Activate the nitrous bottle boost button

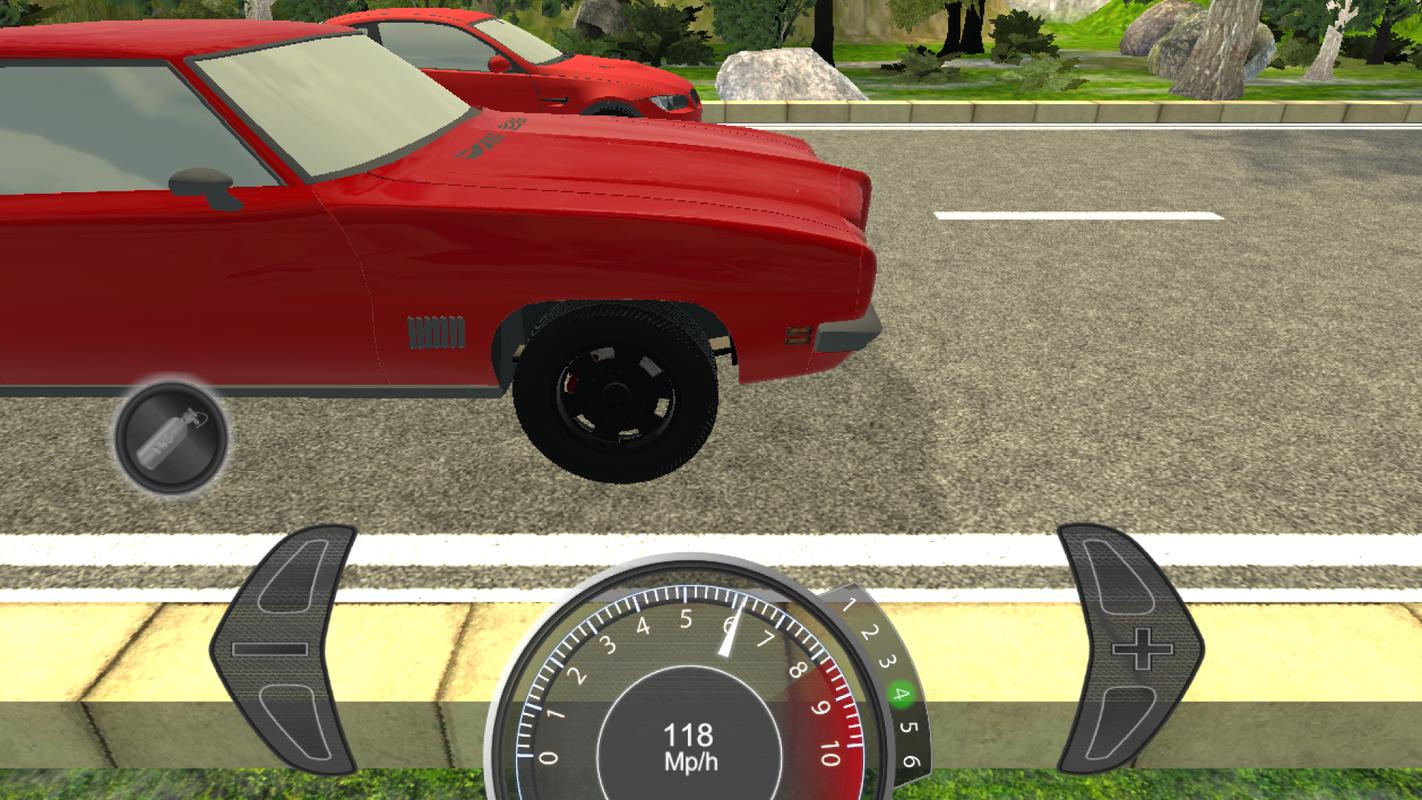coord(171,438)
